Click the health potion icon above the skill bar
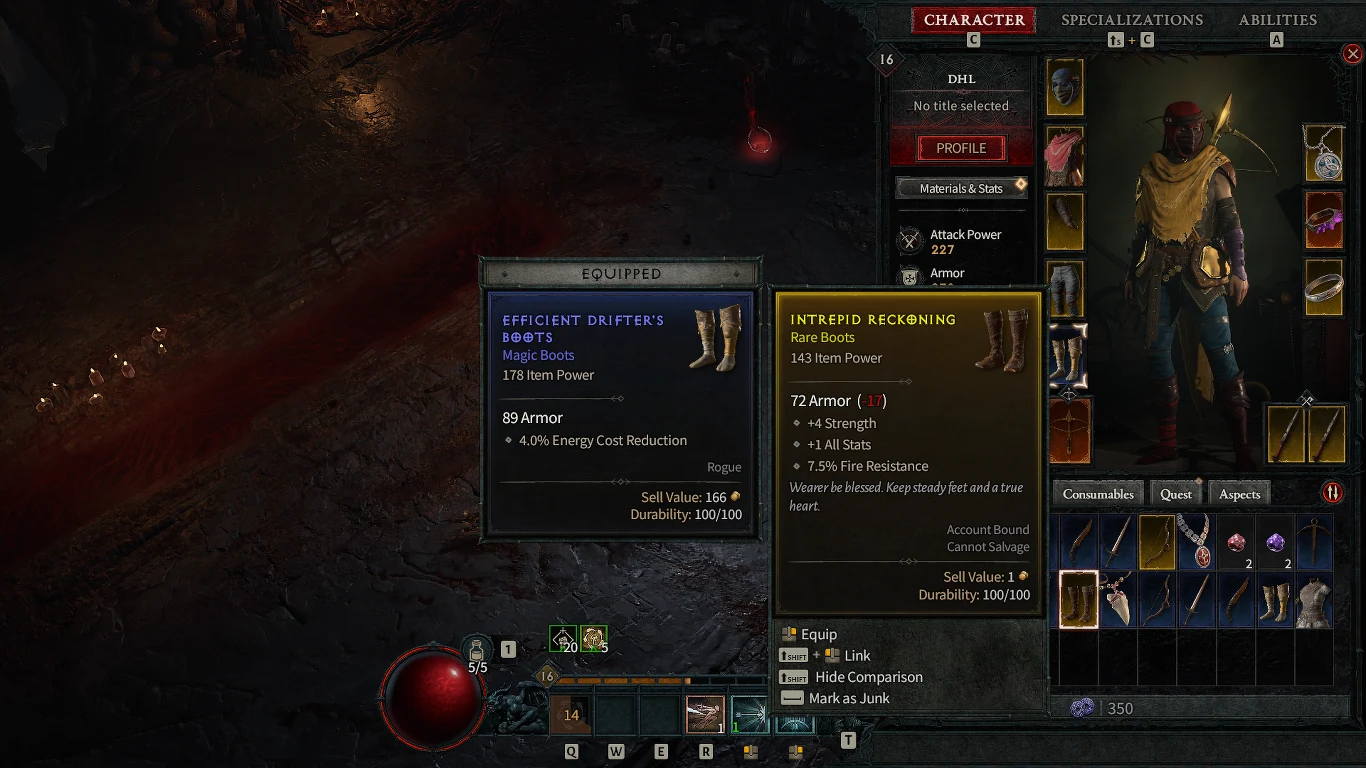Viewport: 1366px width, 768px height. [x=478, y=649]
